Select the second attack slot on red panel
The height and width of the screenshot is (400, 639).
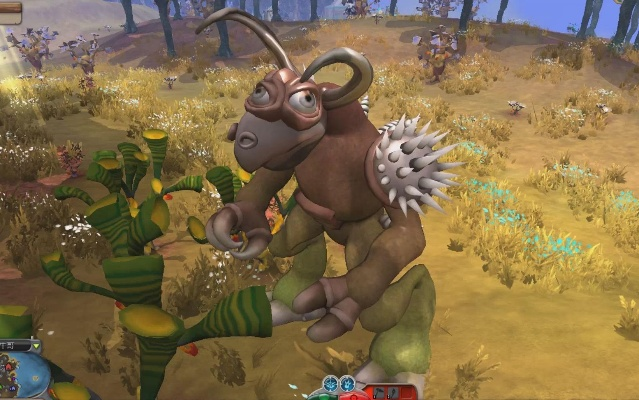click(393, 392)
